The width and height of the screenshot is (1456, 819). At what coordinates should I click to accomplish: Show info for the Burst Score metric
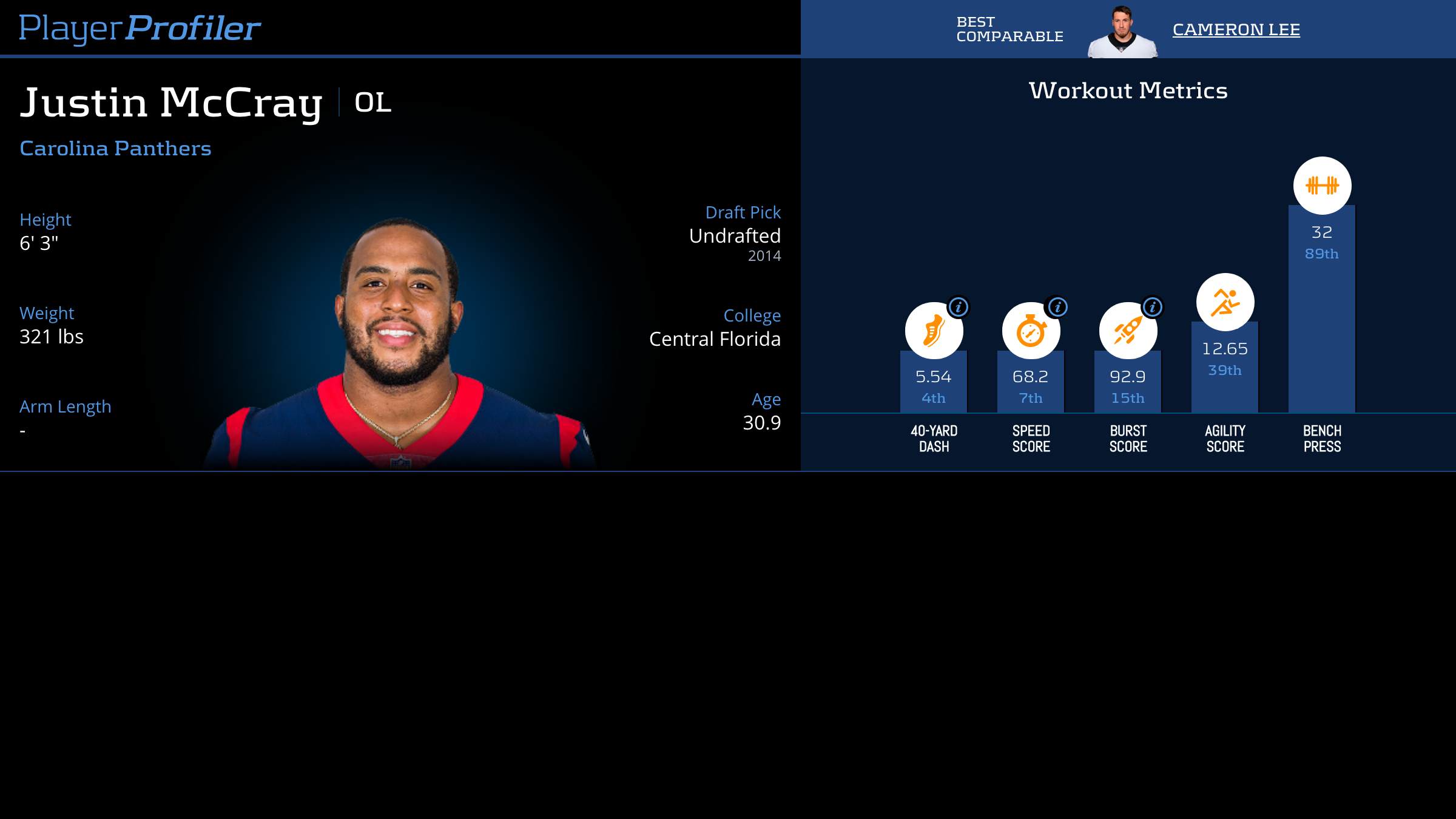[x=1153, y=307]
